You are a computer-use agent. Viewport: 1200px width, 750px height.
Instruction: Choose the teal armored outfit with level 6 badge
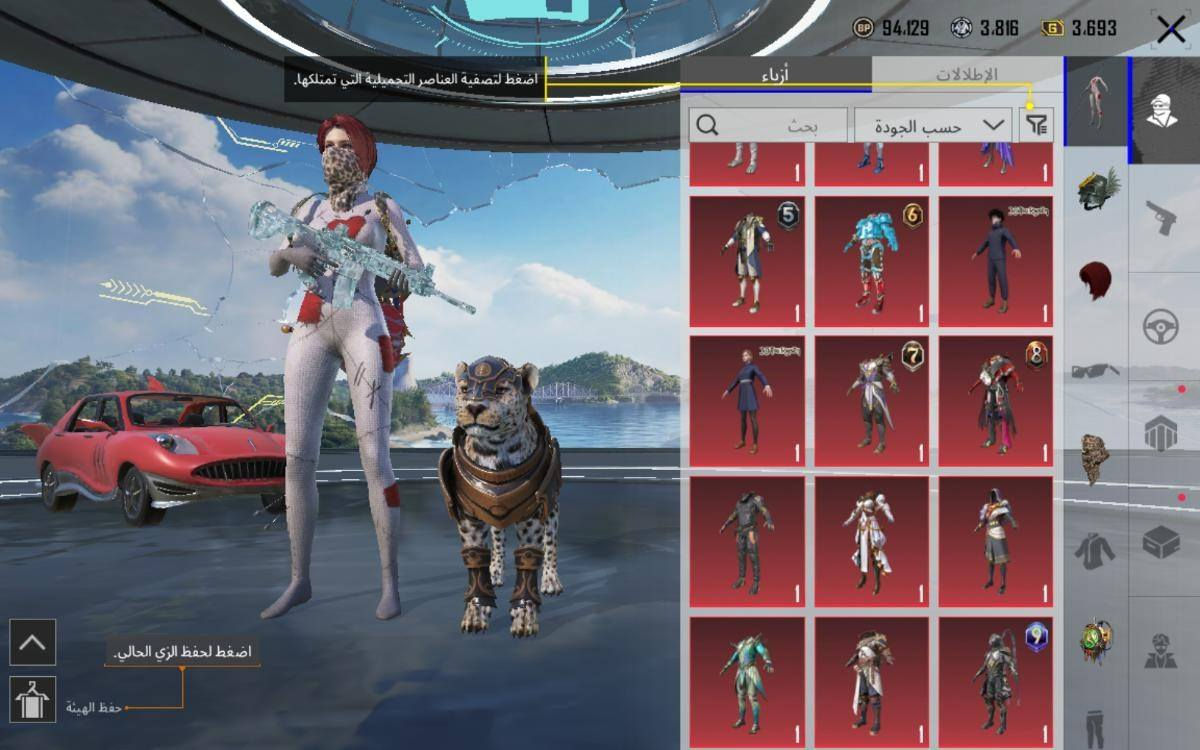click(x=871, y=262)
